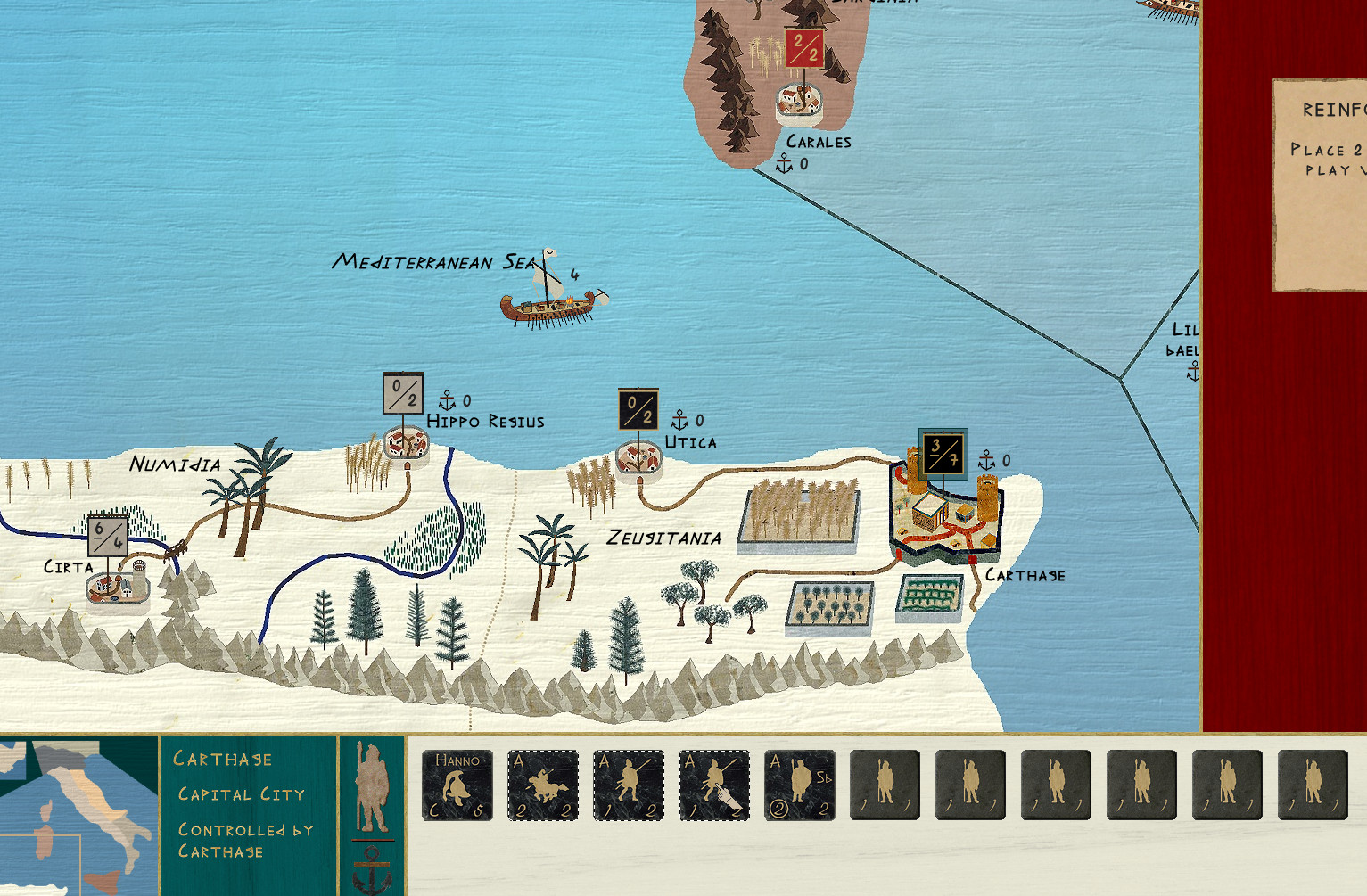Select the Utica garrison flag
The image size is (1367, 896).
pyautogui.click(x=638, y=410)
